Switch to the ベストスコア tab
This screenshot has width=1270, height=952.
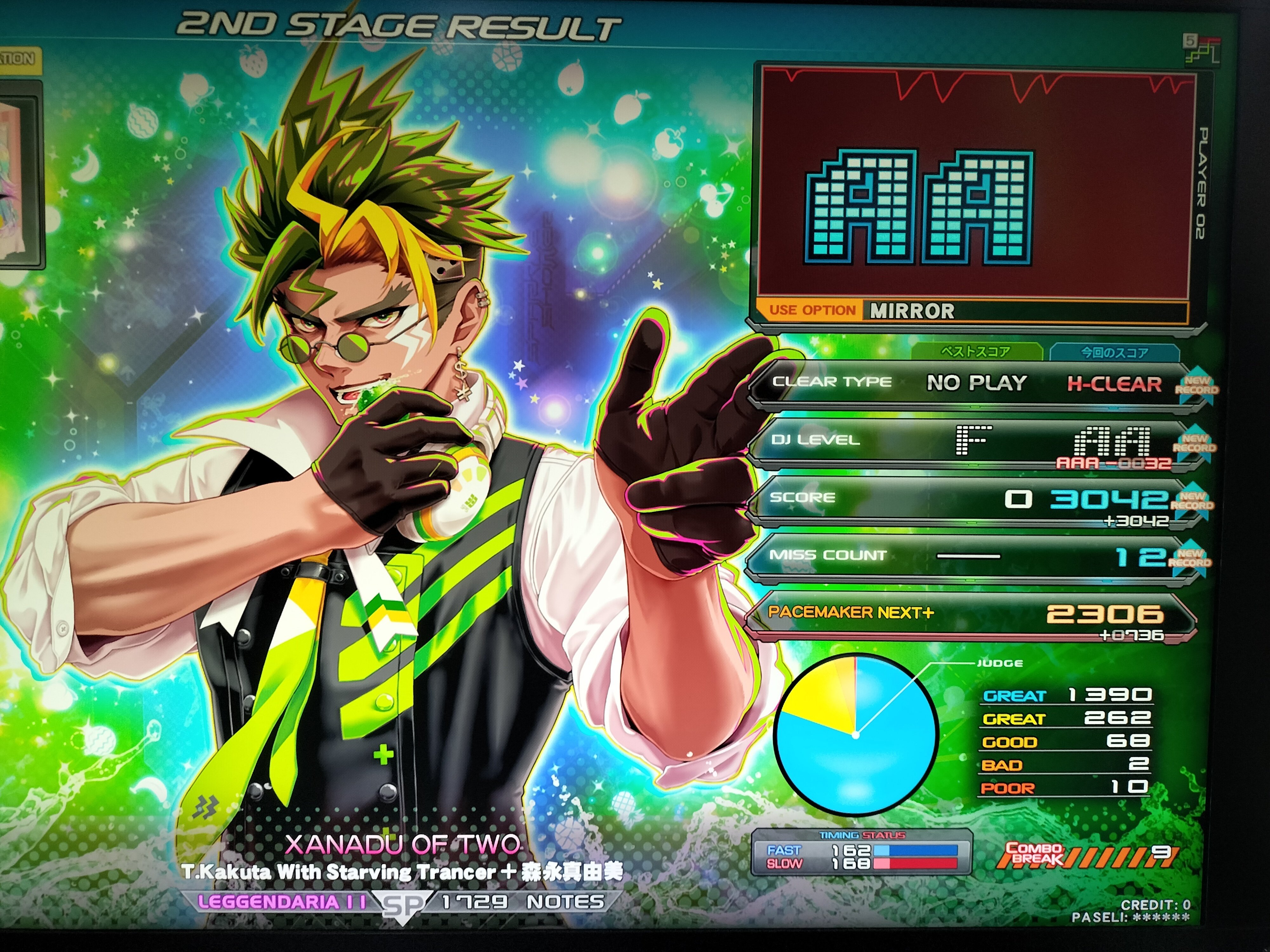[x=976, y=351]
